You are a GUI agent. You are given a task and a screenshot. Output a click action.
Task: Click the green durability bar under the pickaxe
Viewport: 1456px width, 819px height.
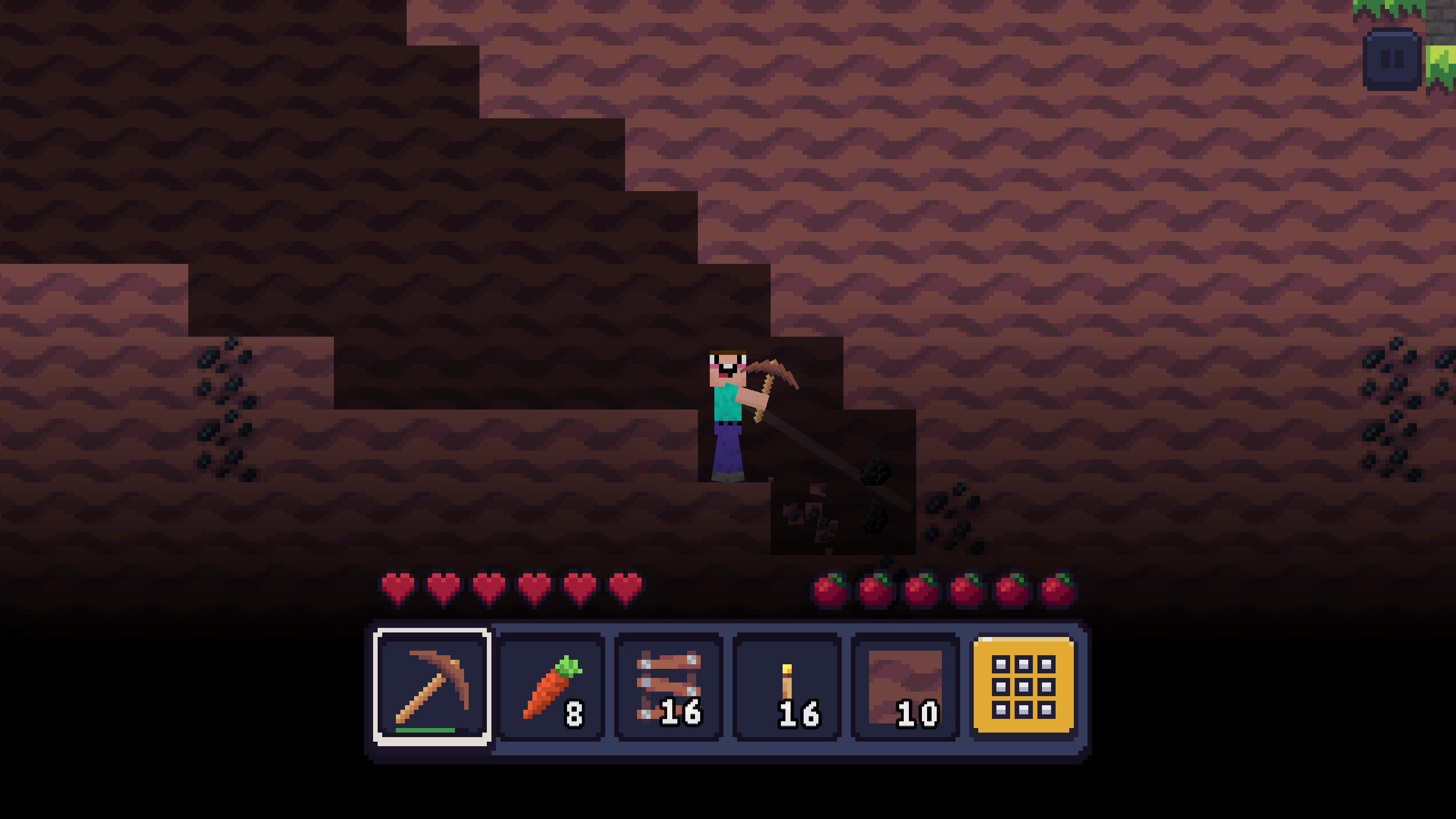(x=425, y=730)
